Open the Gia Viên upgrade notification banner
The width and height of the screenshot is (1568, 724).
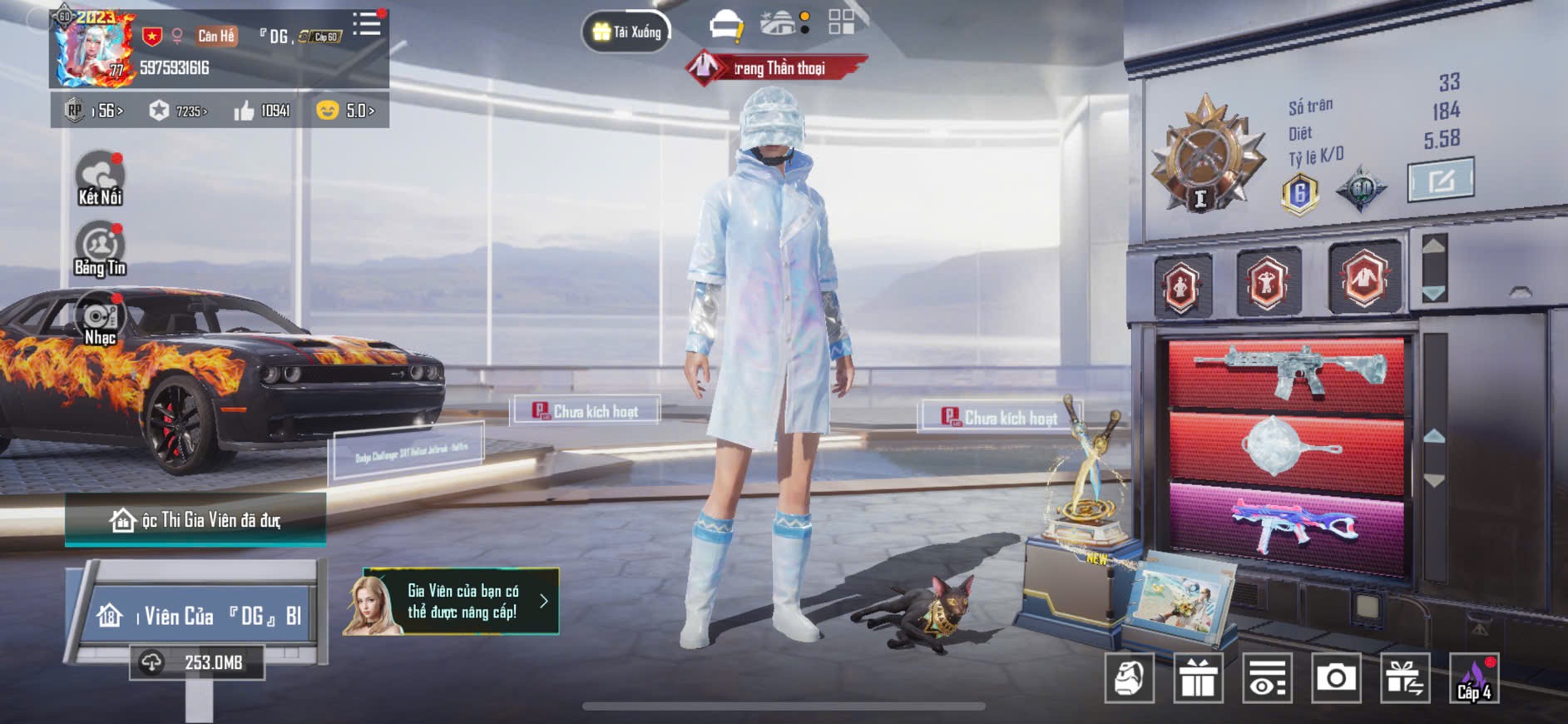(x=452, y=602)
